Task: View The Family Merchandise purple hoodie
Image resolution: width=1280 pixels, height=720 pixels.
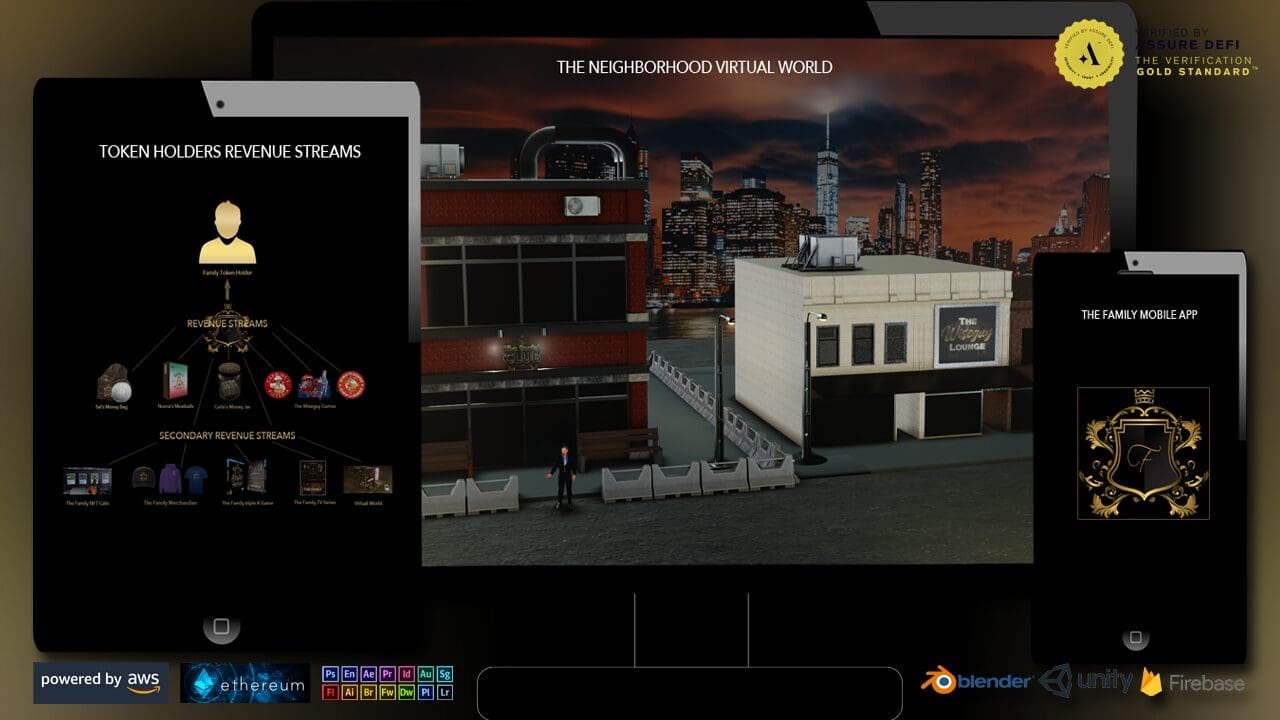Action: tap(169, 480)
